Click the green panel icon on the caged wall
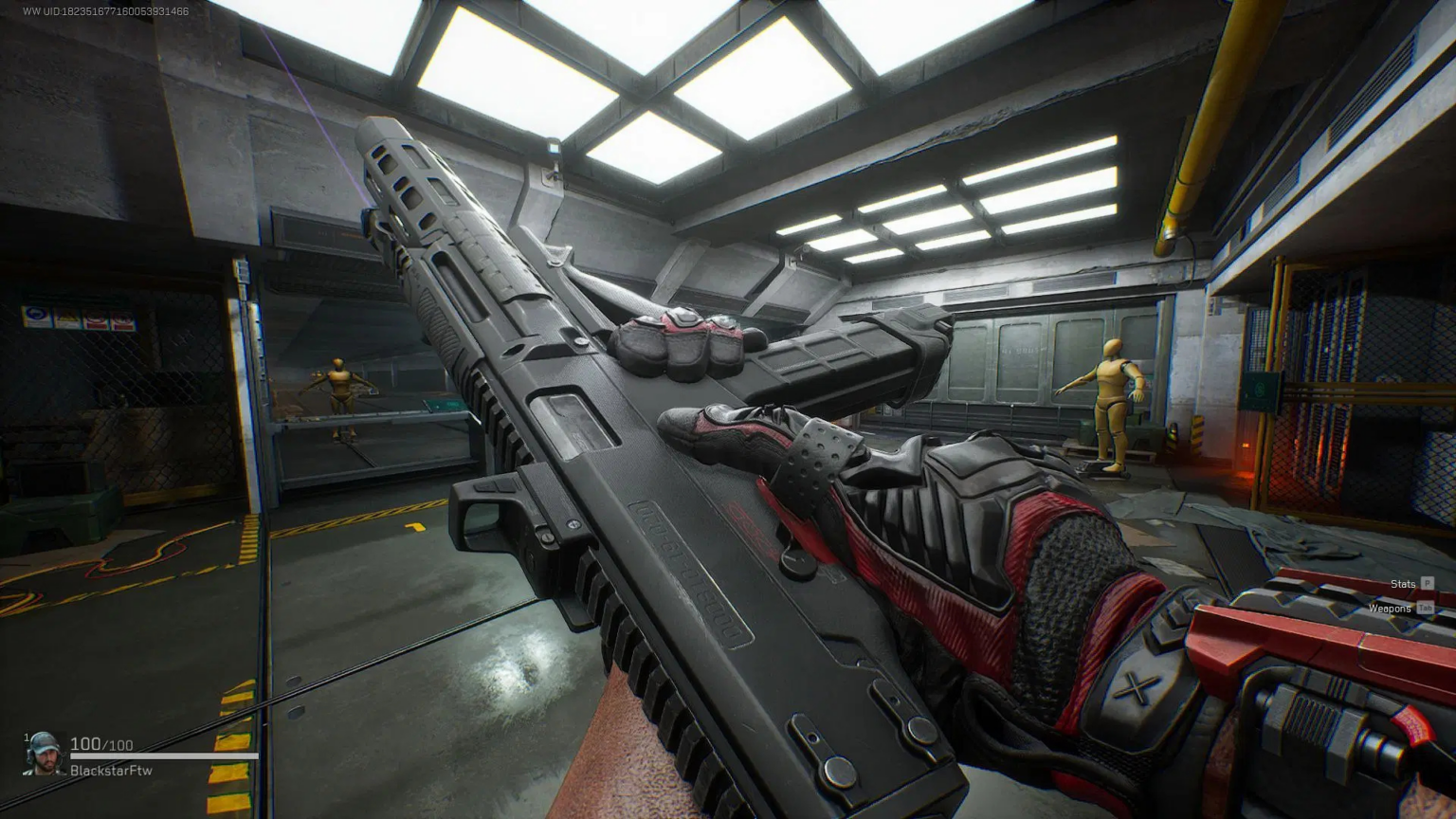 [x=1258, y=390]
